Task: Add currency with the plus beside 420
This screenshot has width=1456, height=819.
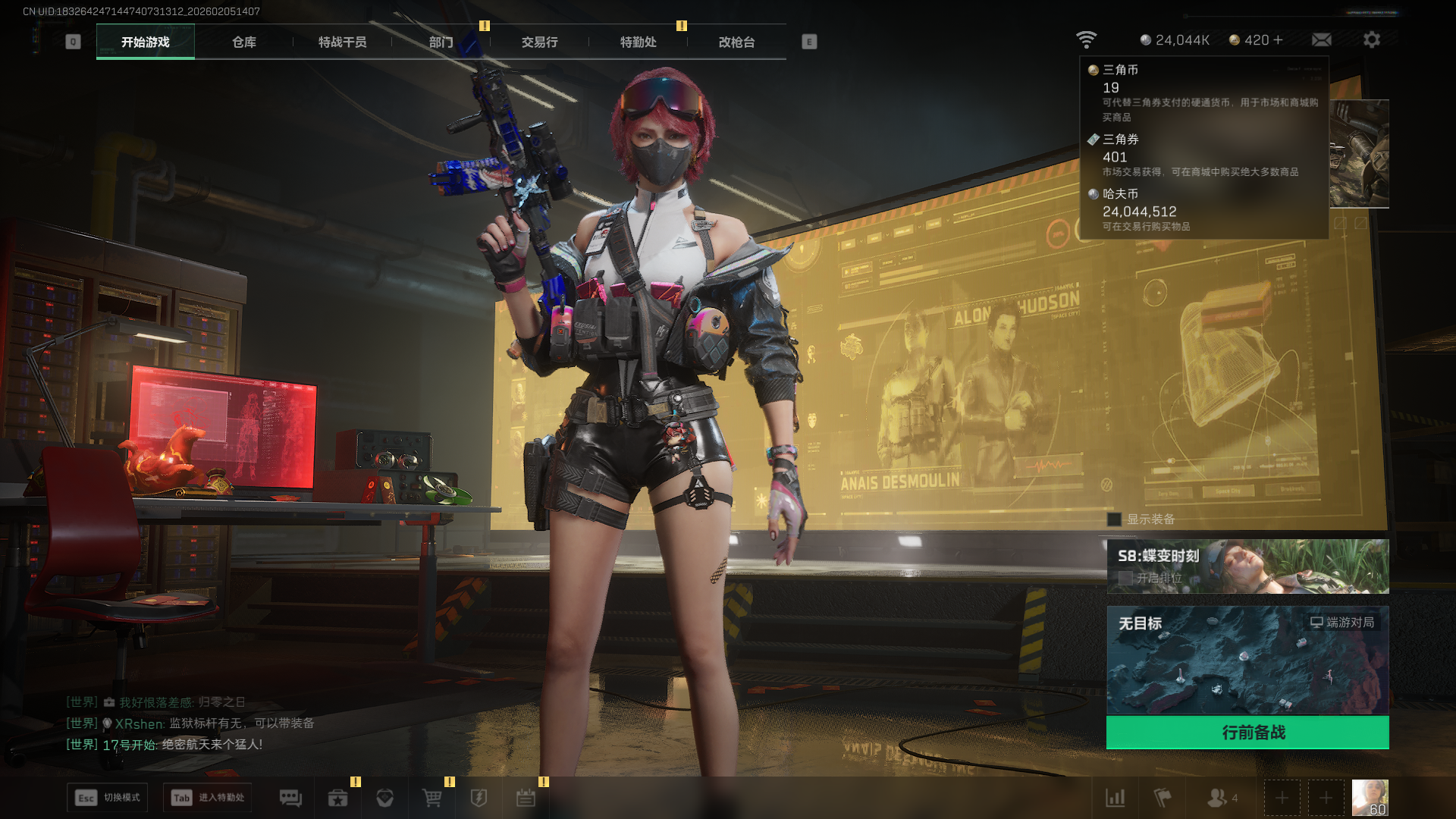Action: click(x=1279, y=39)
